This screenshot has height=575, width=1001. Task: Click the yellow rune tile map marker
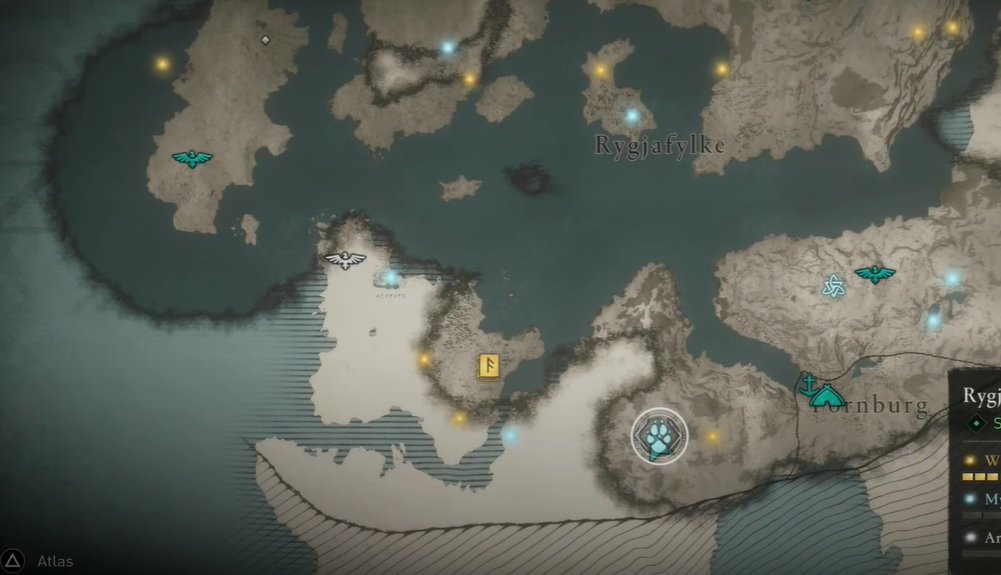point(490,367)
